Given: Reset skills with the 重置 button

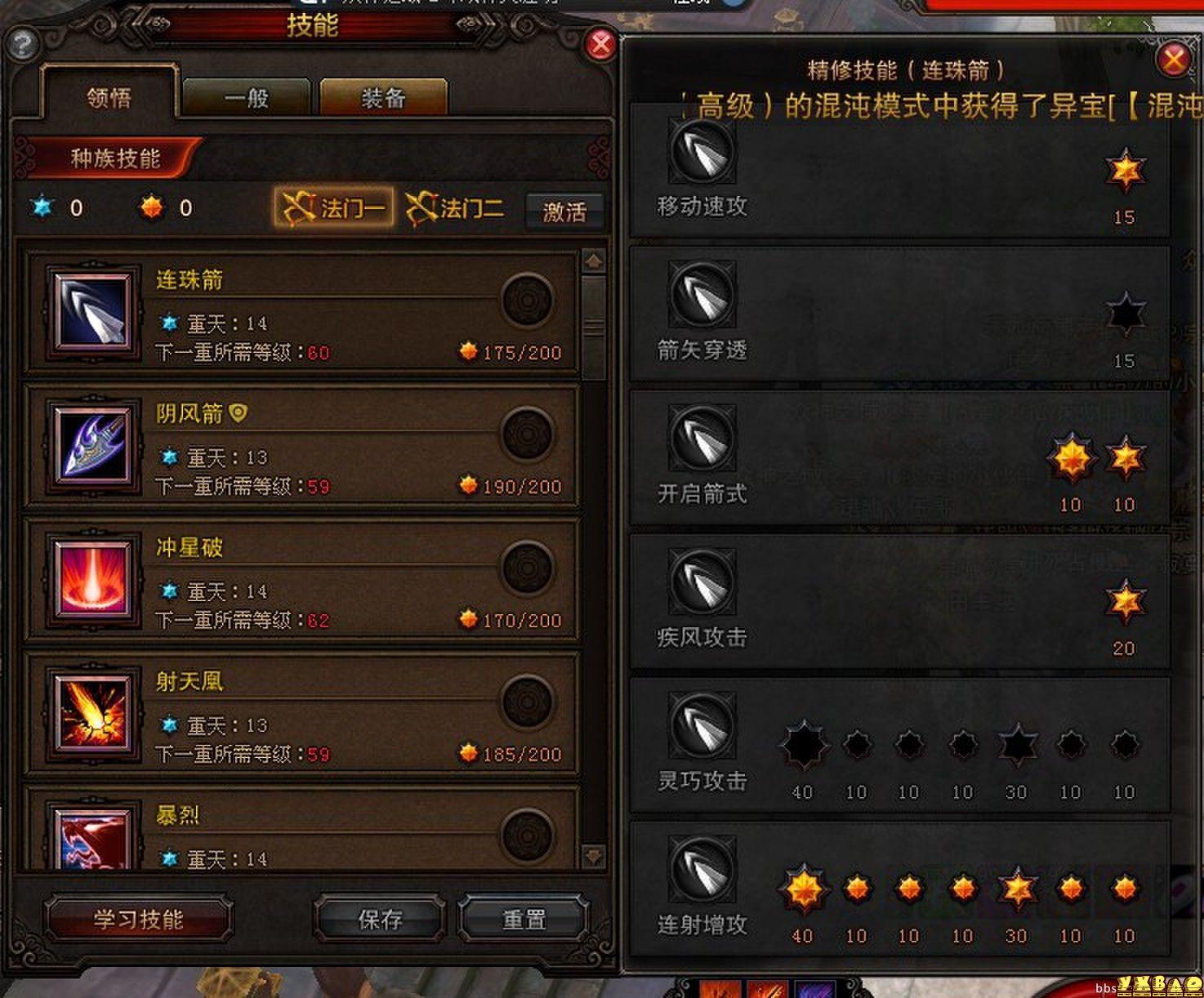Looking at the screenshot, I should pos(524,920).
